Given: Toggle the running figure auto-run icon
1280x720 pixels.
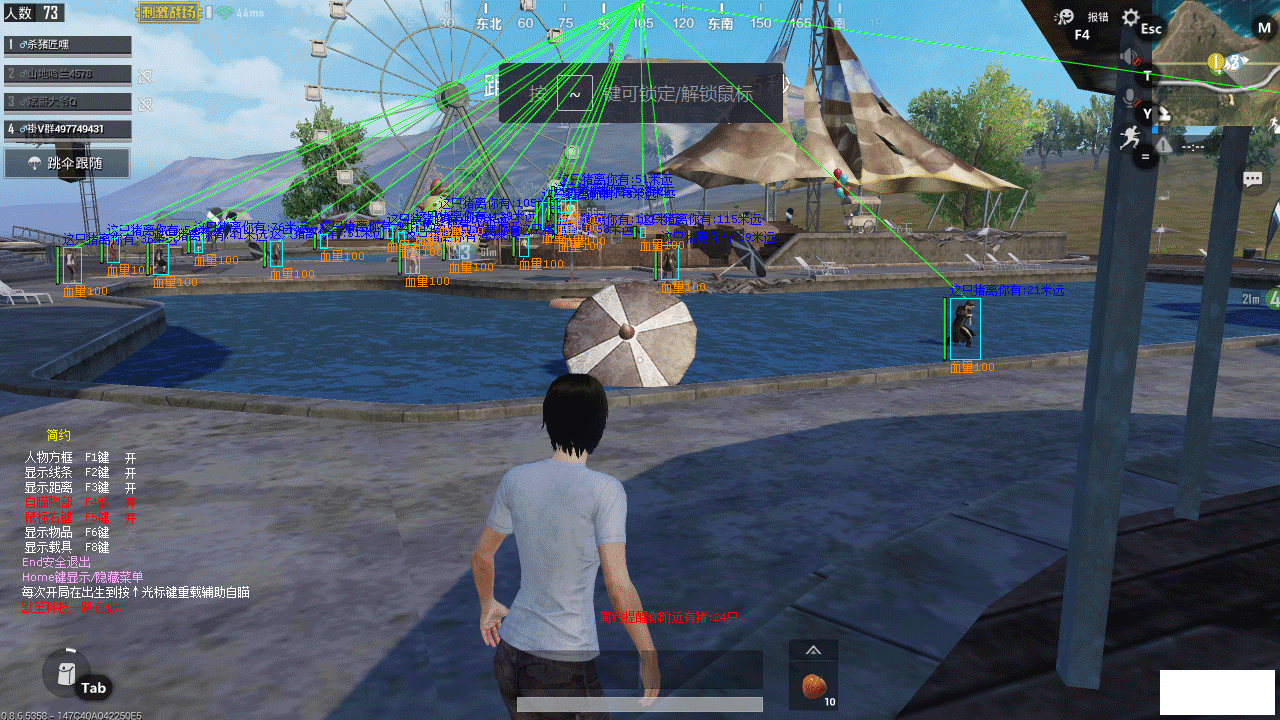Looking at the screenshot, I should (1131, 135).
